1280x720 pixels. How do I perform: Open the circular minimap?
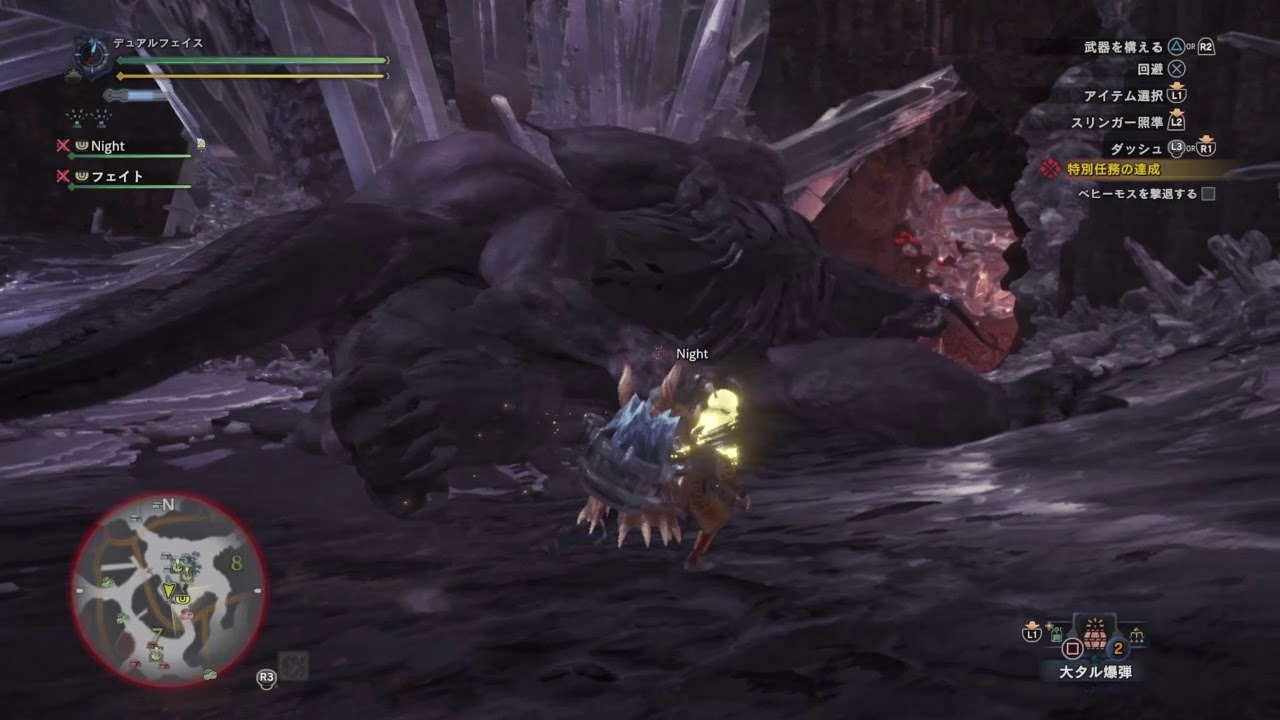coord(168,590)
